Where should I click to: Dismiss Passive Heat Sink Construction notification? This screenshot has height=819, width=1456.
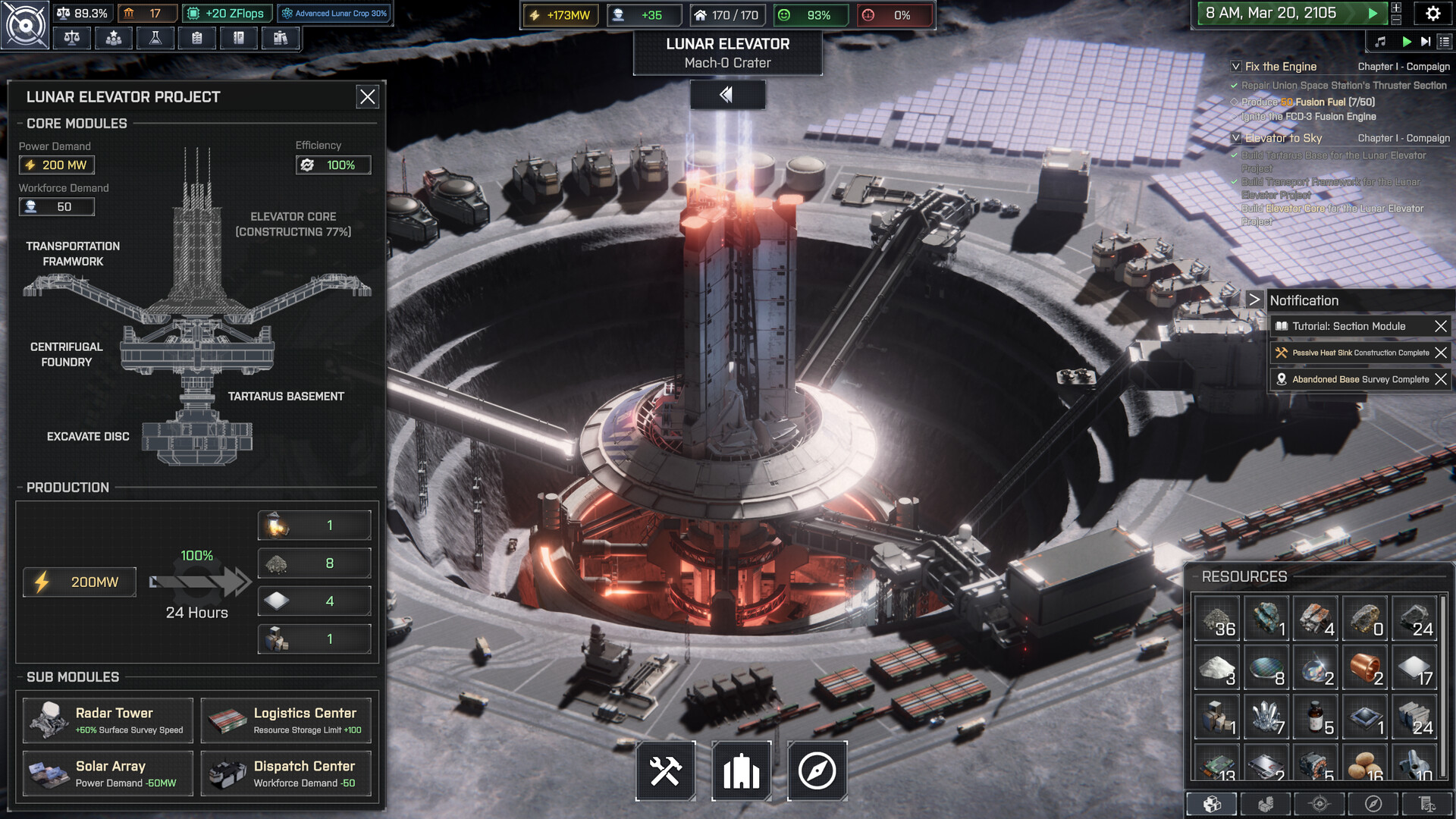[x=1441, y=353]
